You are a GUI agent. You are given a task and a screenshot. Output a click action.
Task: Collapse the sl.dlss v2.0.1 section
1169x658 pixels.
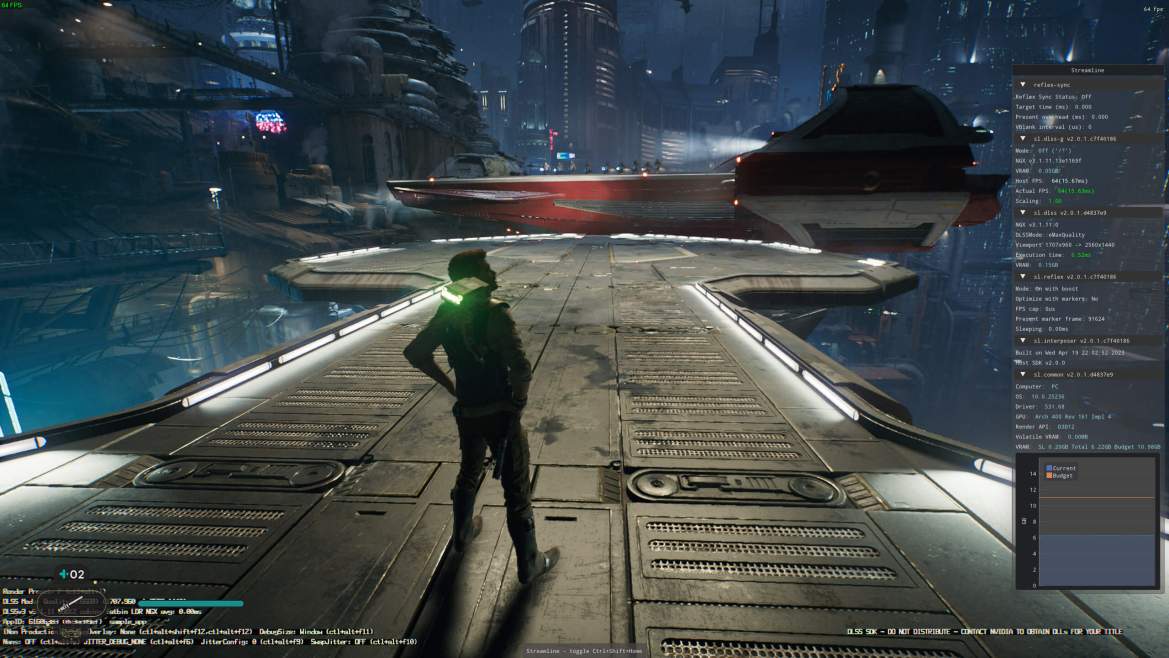click(1023, 213)
